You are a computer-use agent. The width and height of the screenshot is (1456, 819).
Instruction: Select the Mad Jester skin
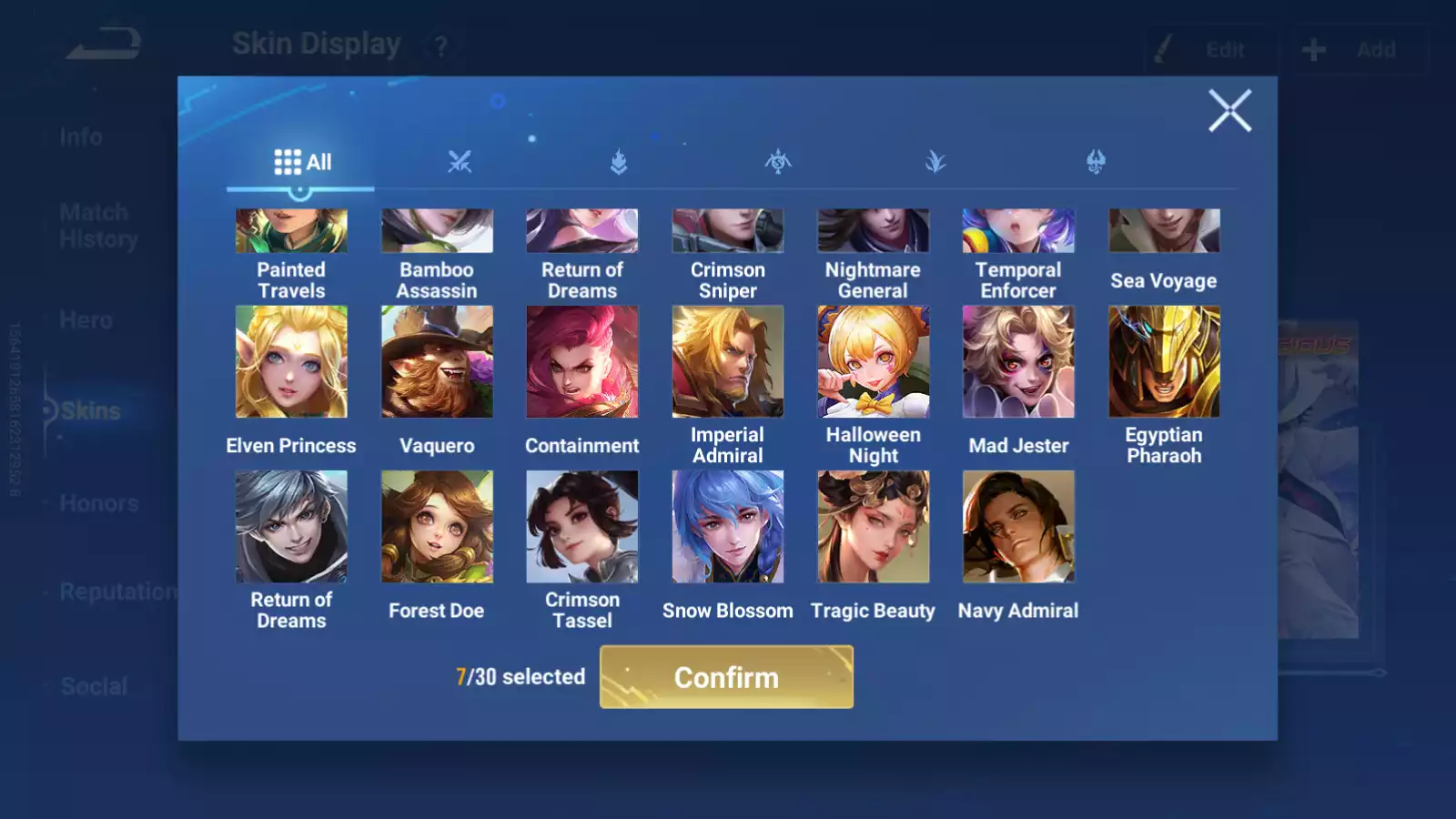pos(1018,362)
